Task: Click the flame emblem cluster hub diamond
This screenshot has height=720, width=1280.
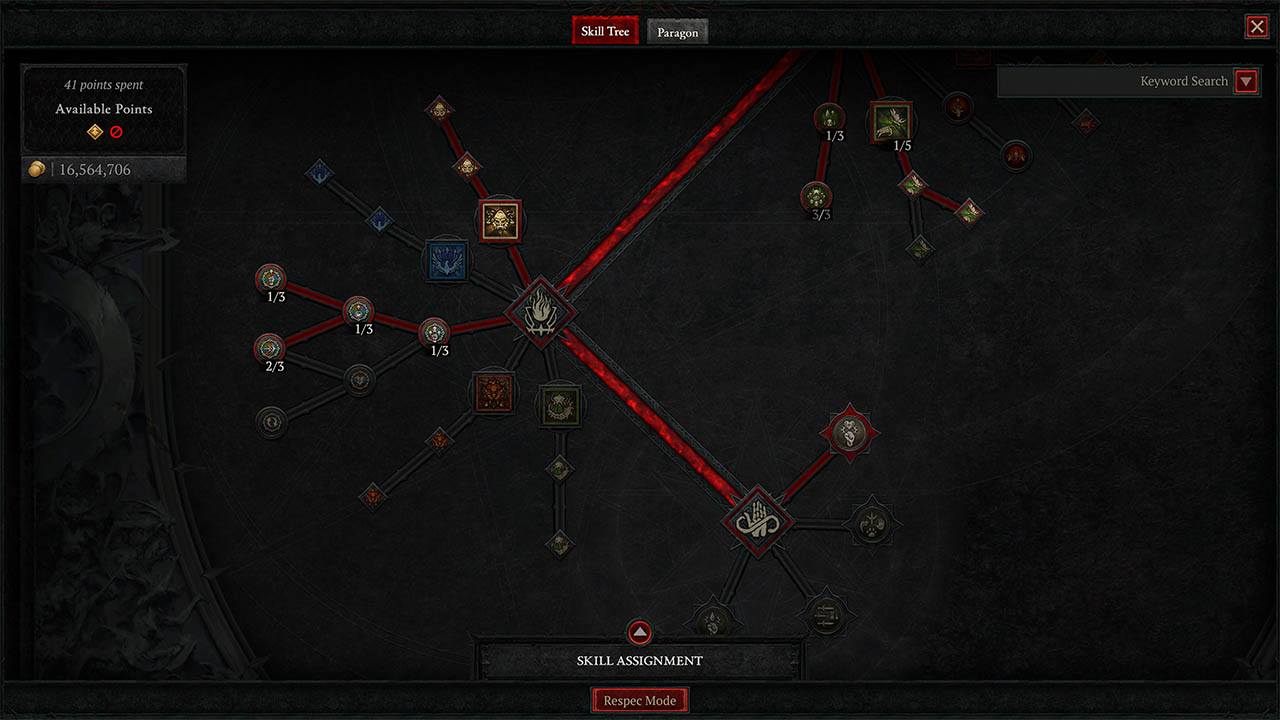Action: [541, 311]
